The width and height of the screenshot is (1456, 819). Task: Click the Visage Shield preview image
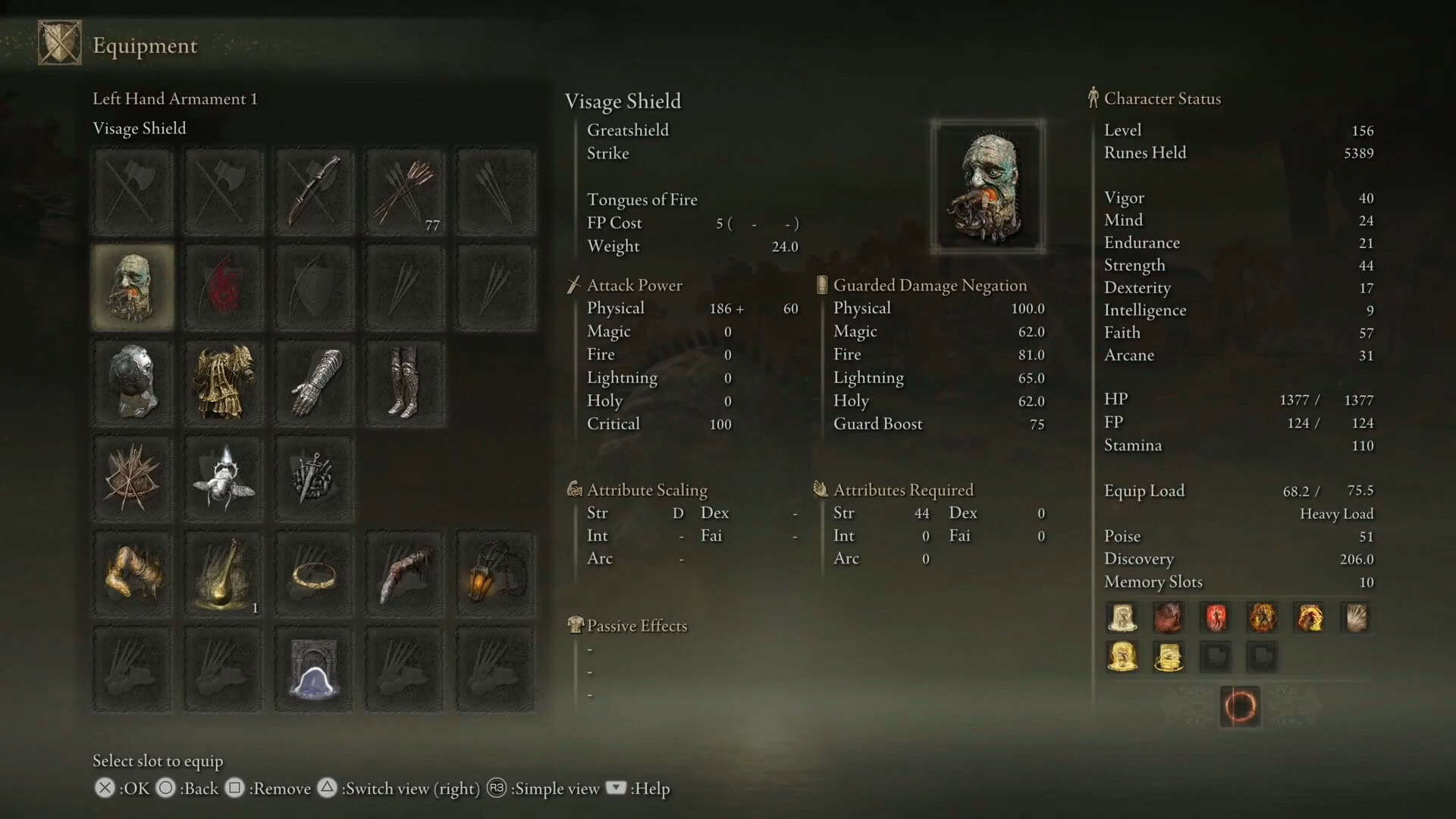click(x=987, y=186)
